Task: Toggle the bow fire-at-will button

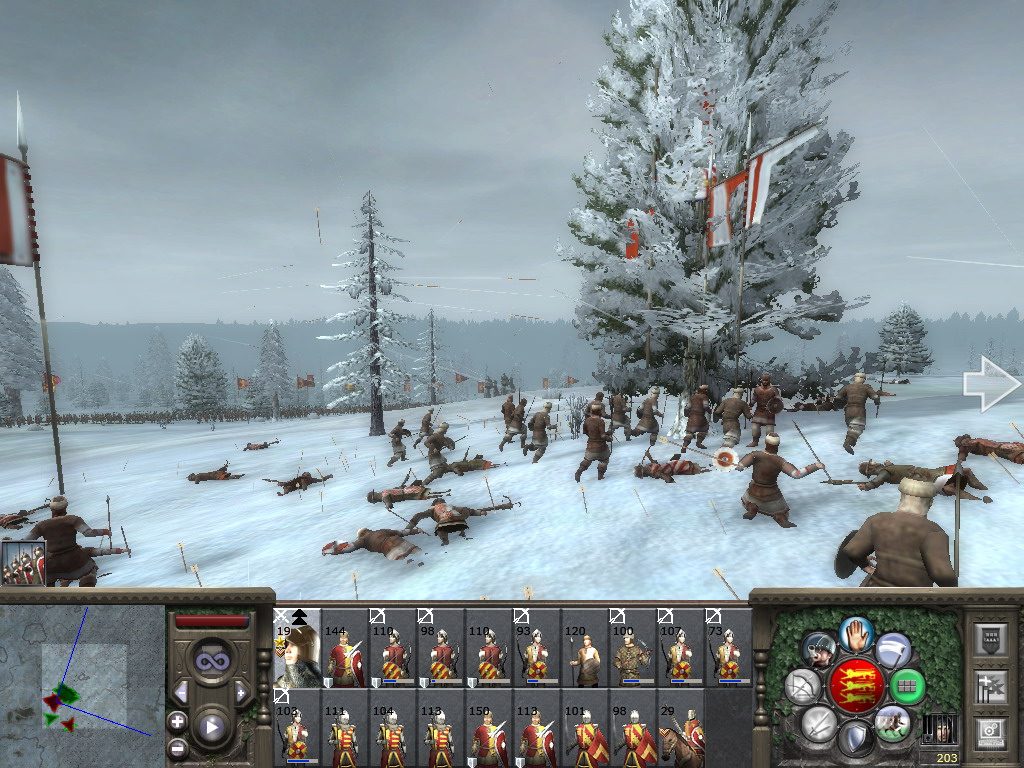Action: 803,686
